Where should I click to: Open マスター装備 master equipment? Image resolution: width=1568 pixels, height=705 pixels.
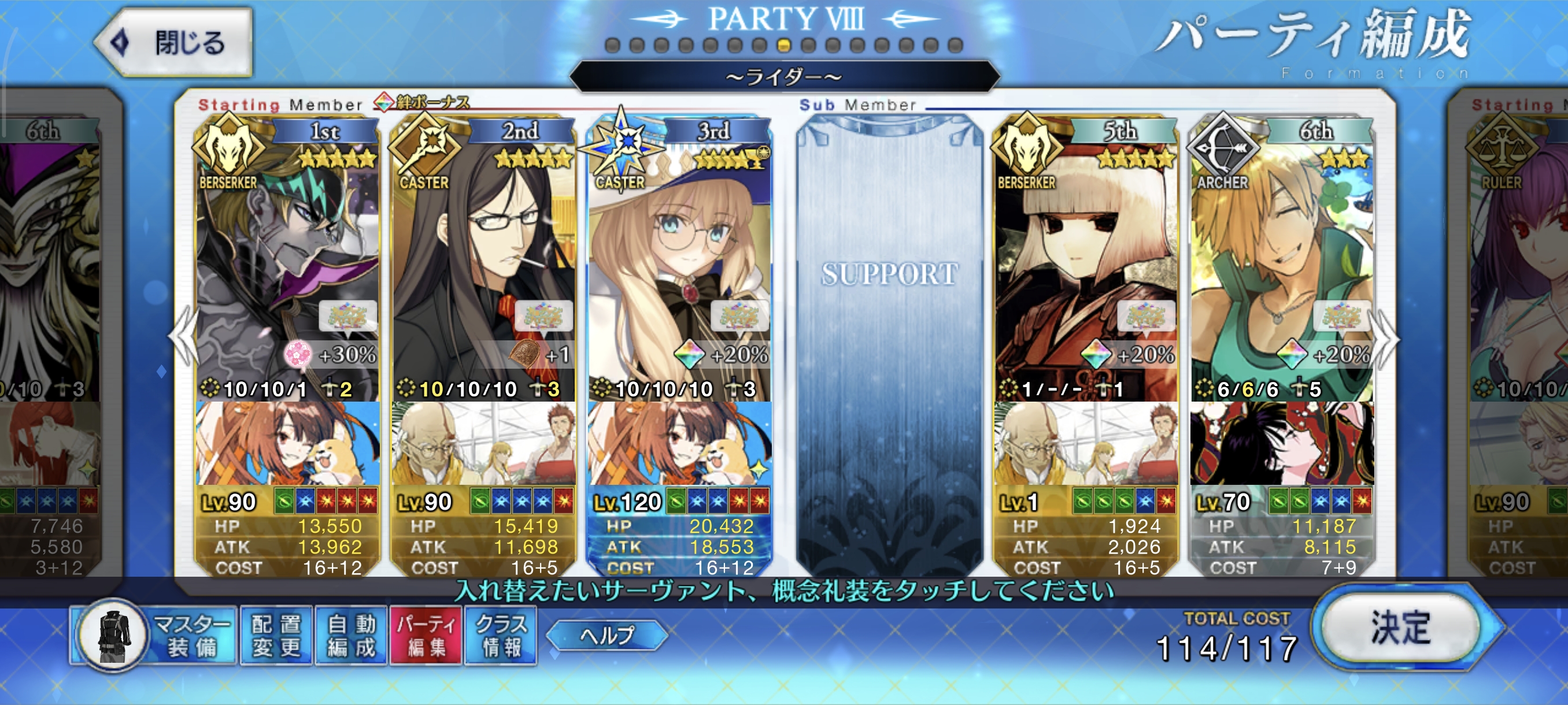coord(155,636)
